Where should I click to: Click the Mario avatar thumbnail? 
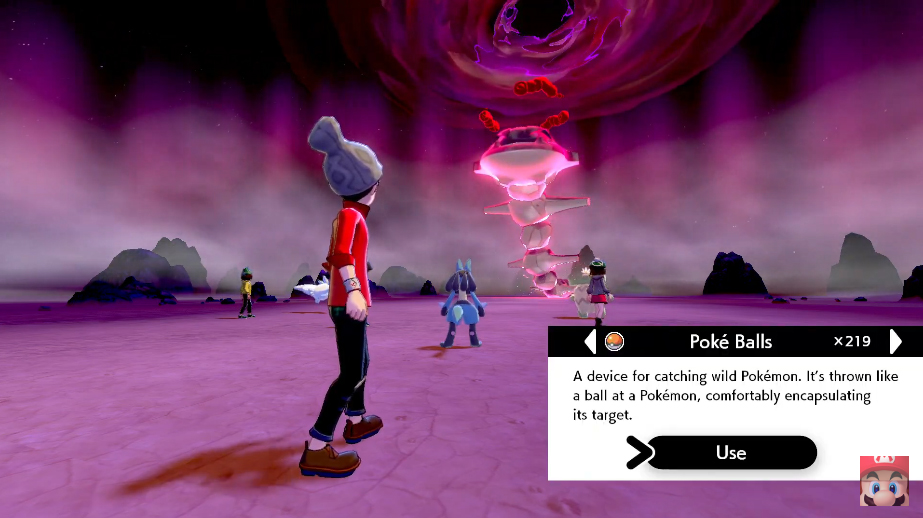tap(884, 481)
